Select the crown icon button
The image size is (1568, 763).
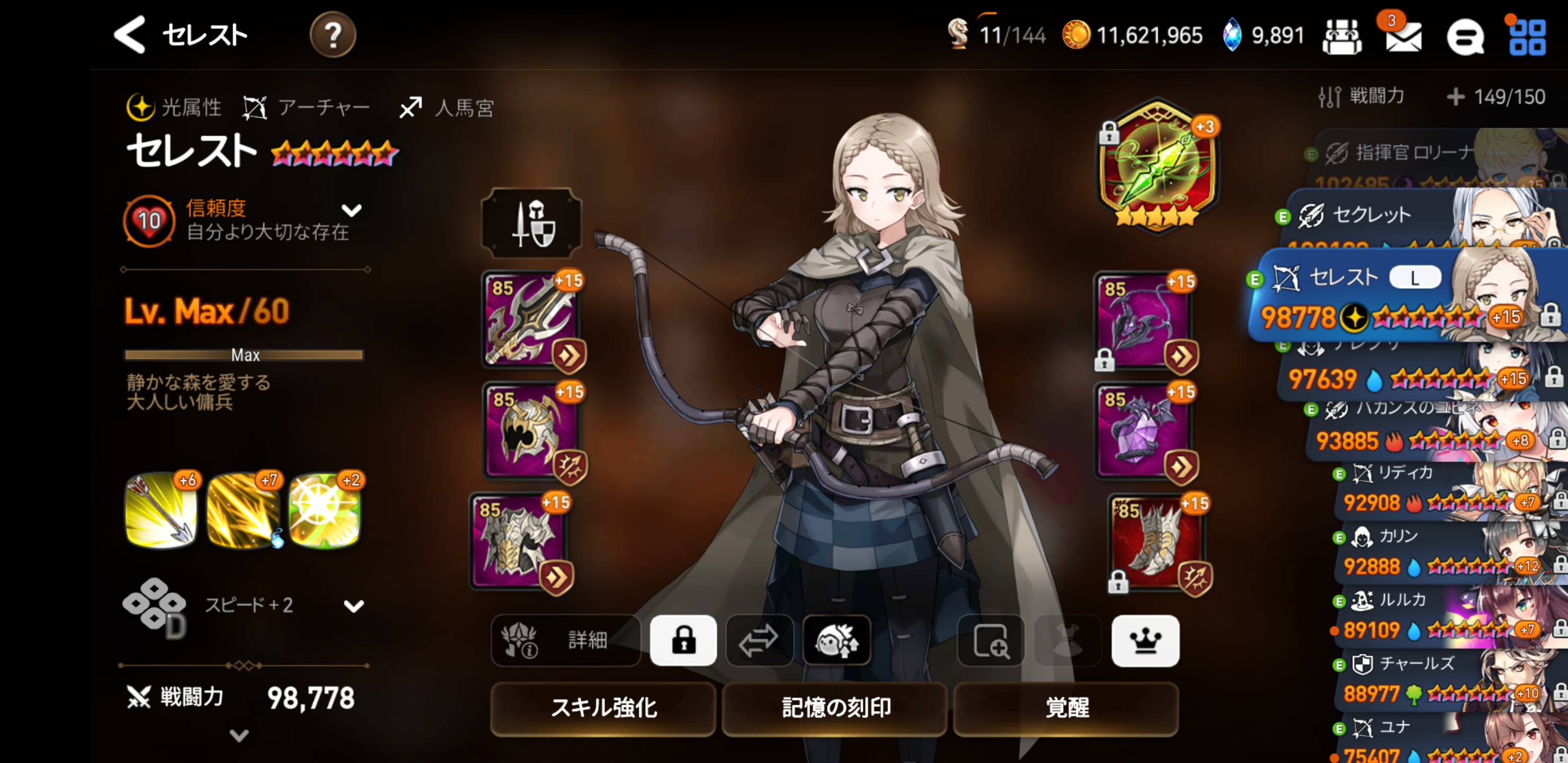click(x=1145, y=641)
